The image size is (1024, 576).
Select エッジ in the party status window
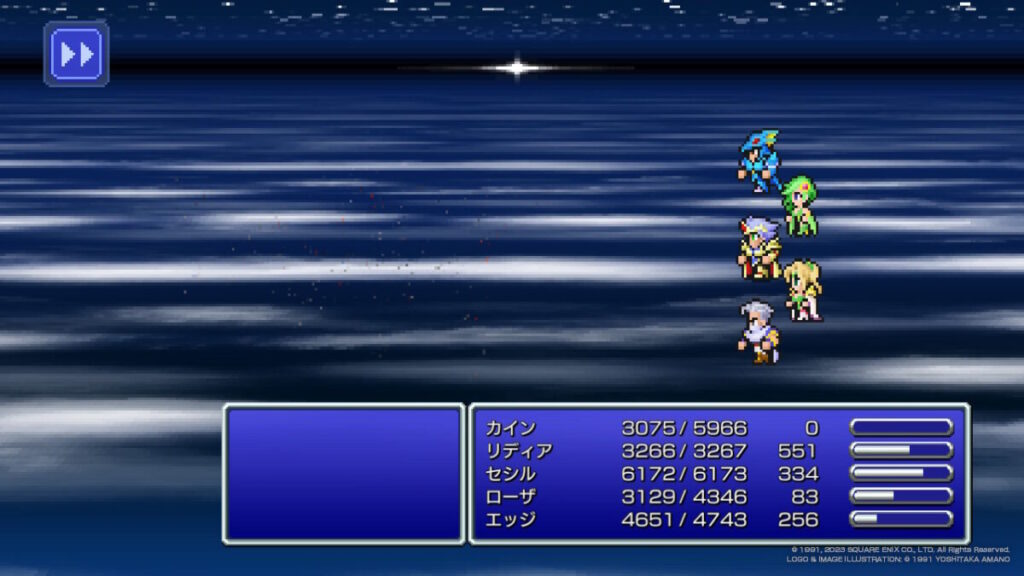pyautogui.click(x=511, y=520)
